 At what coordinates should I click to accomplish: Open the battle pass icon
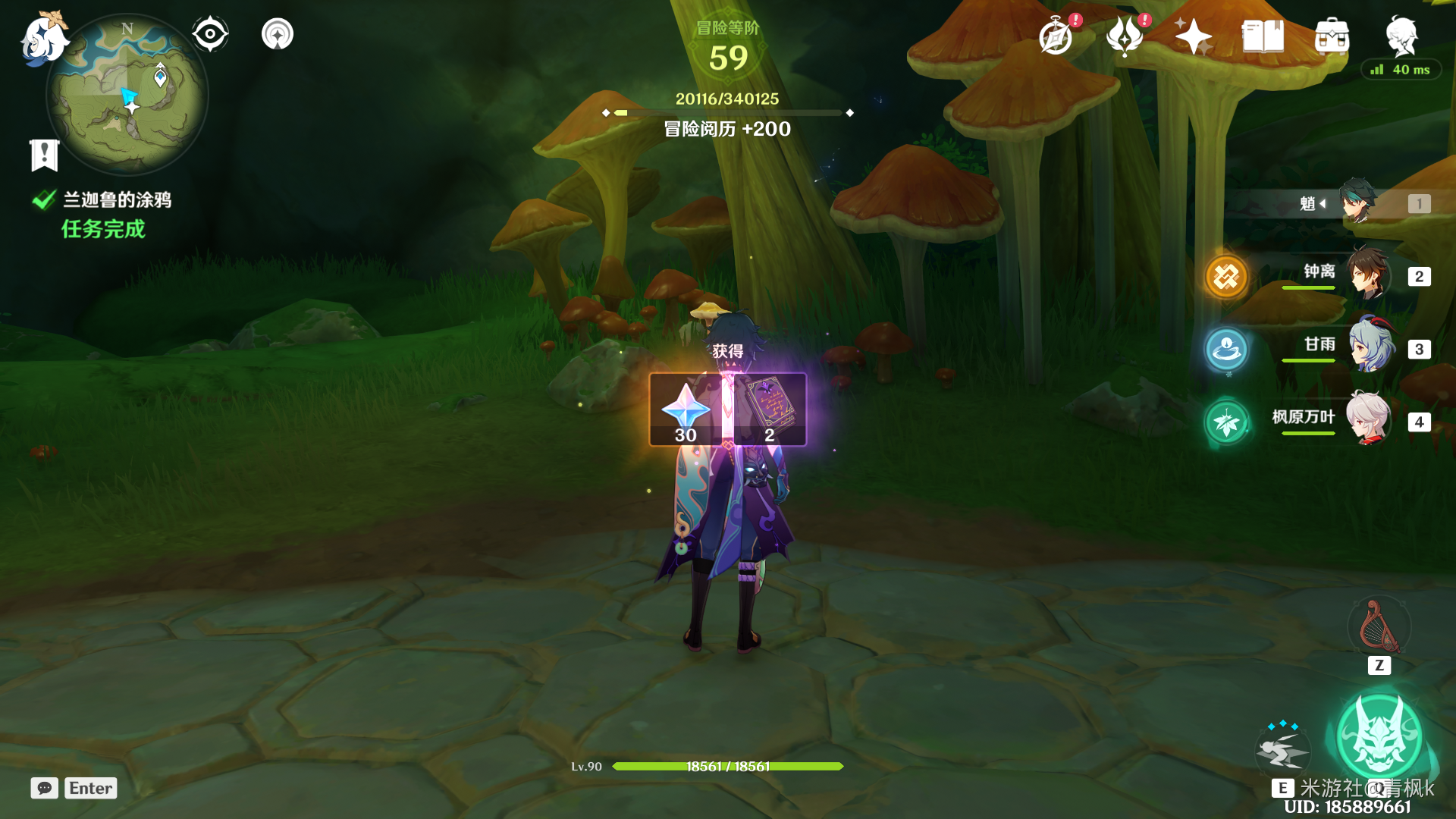(x=1125, y=36)
